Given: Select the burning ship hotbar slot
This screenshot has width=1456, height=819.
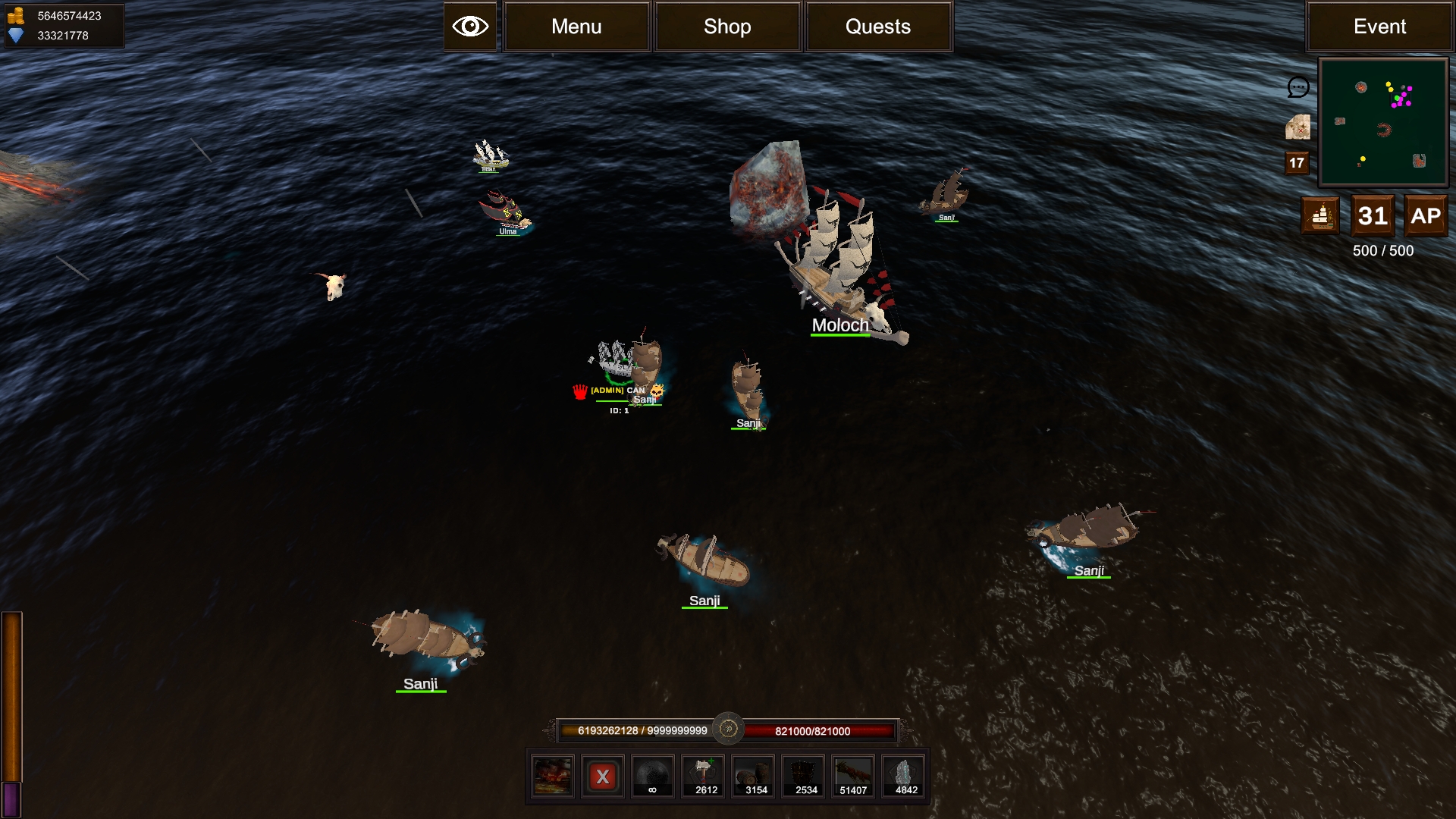Looking at the screenshot, I should [553, 777].
